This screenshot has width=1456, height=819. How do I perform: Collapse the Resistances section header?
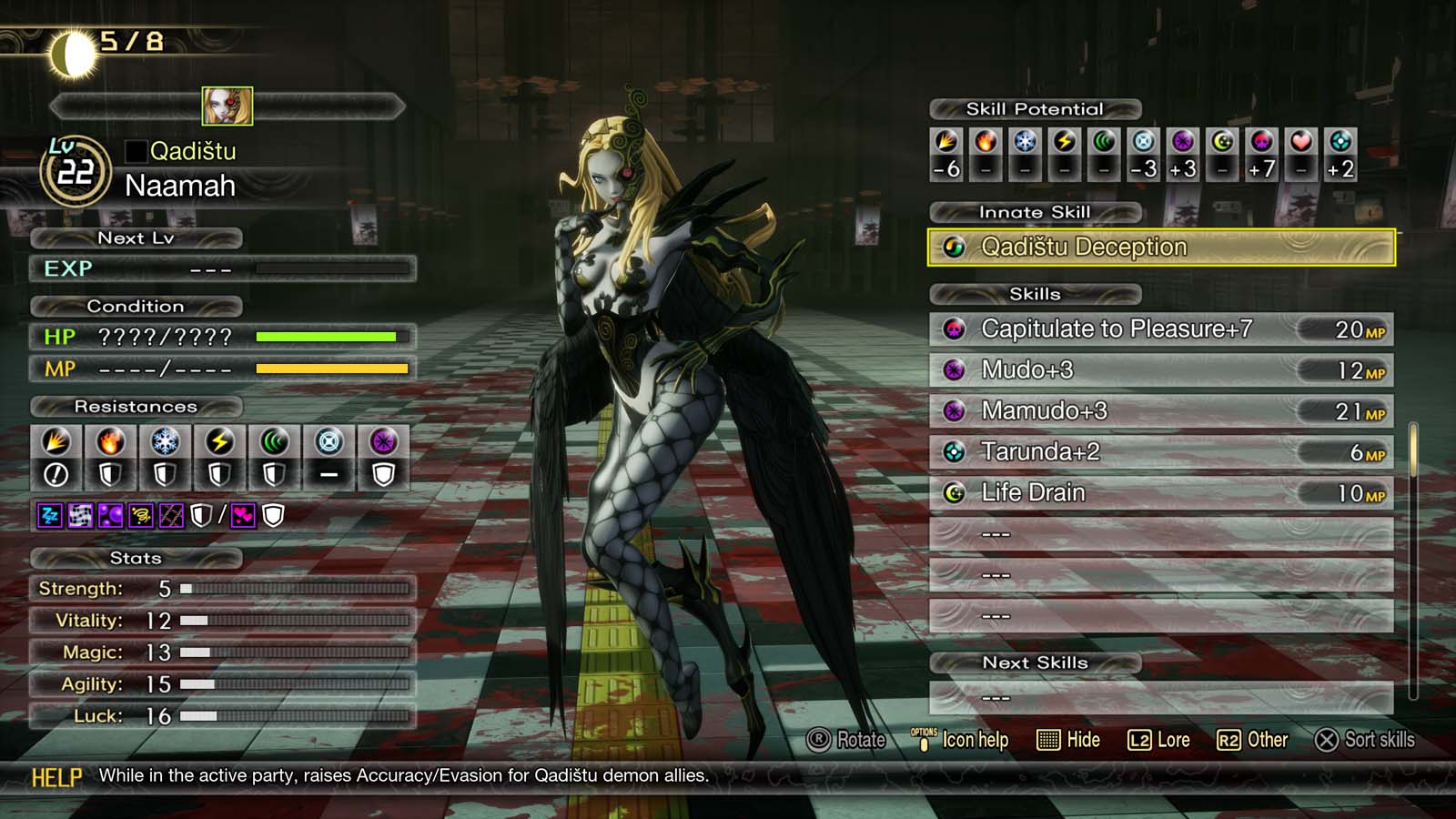(136, 407)
